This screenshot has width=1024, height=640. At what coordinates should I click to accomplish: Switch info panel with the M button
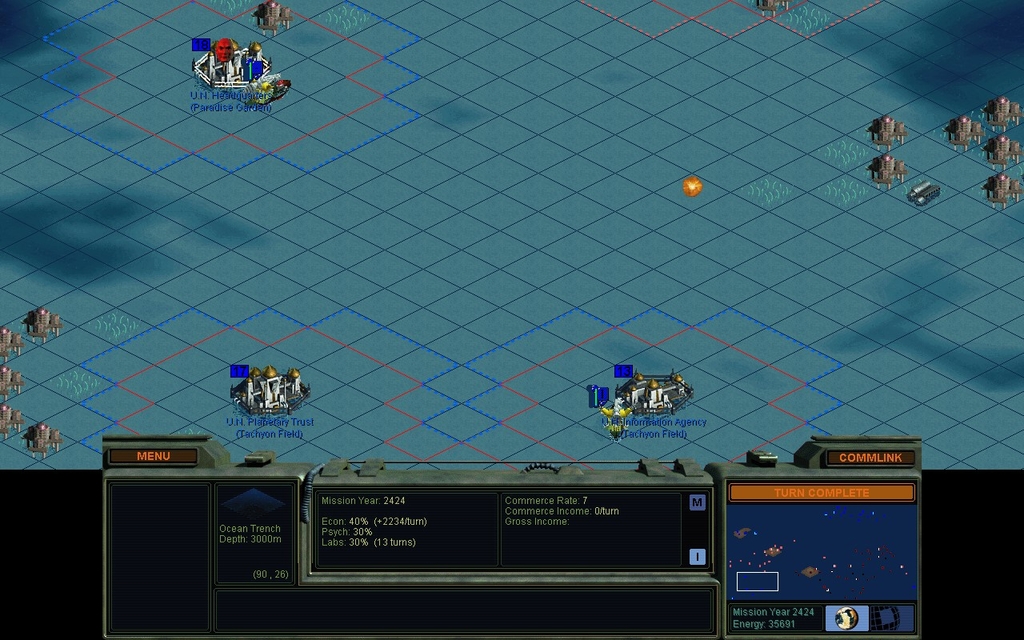697,502
